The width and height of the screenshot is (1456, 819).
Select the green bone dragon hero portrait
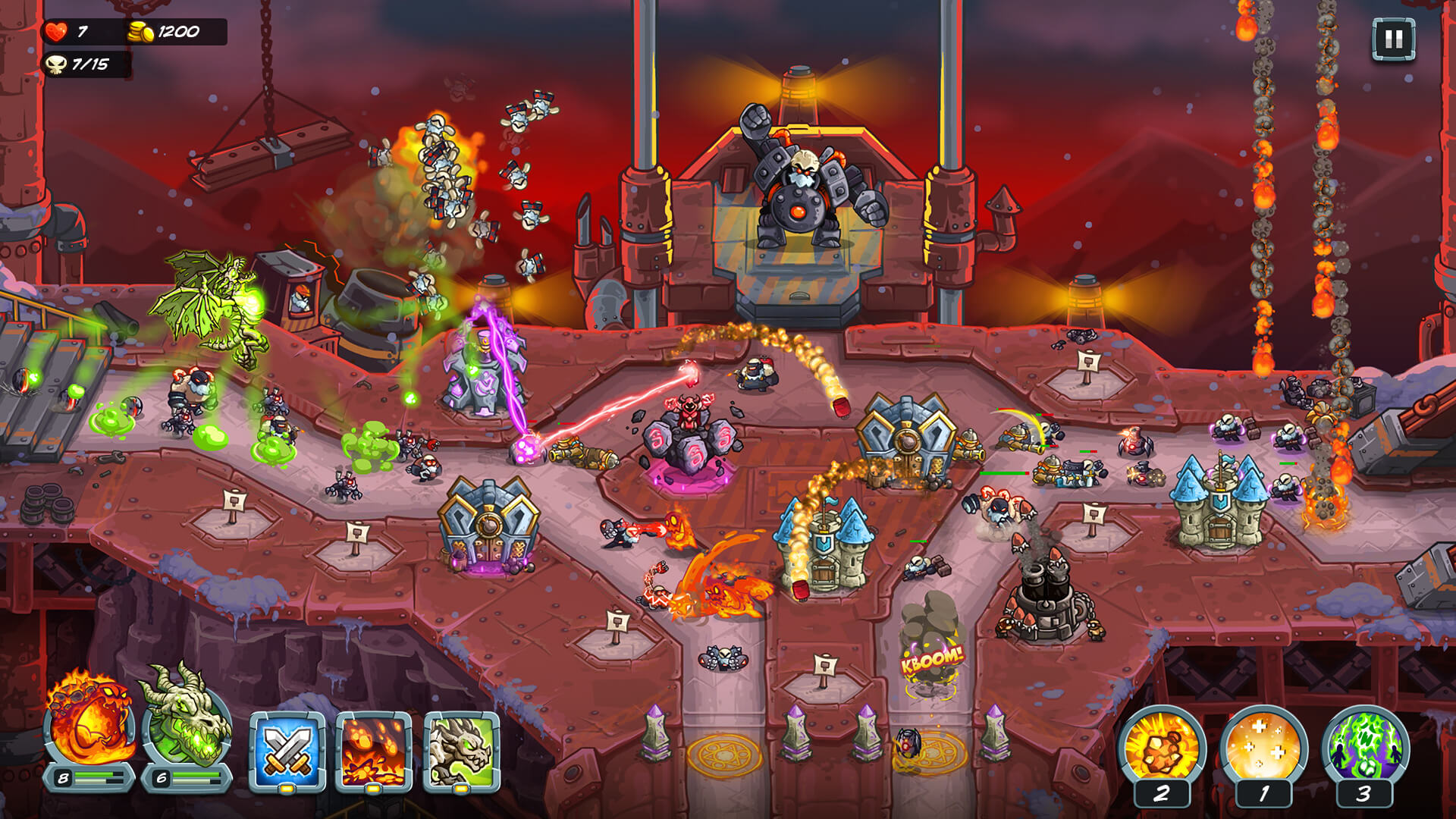[187, 721]
